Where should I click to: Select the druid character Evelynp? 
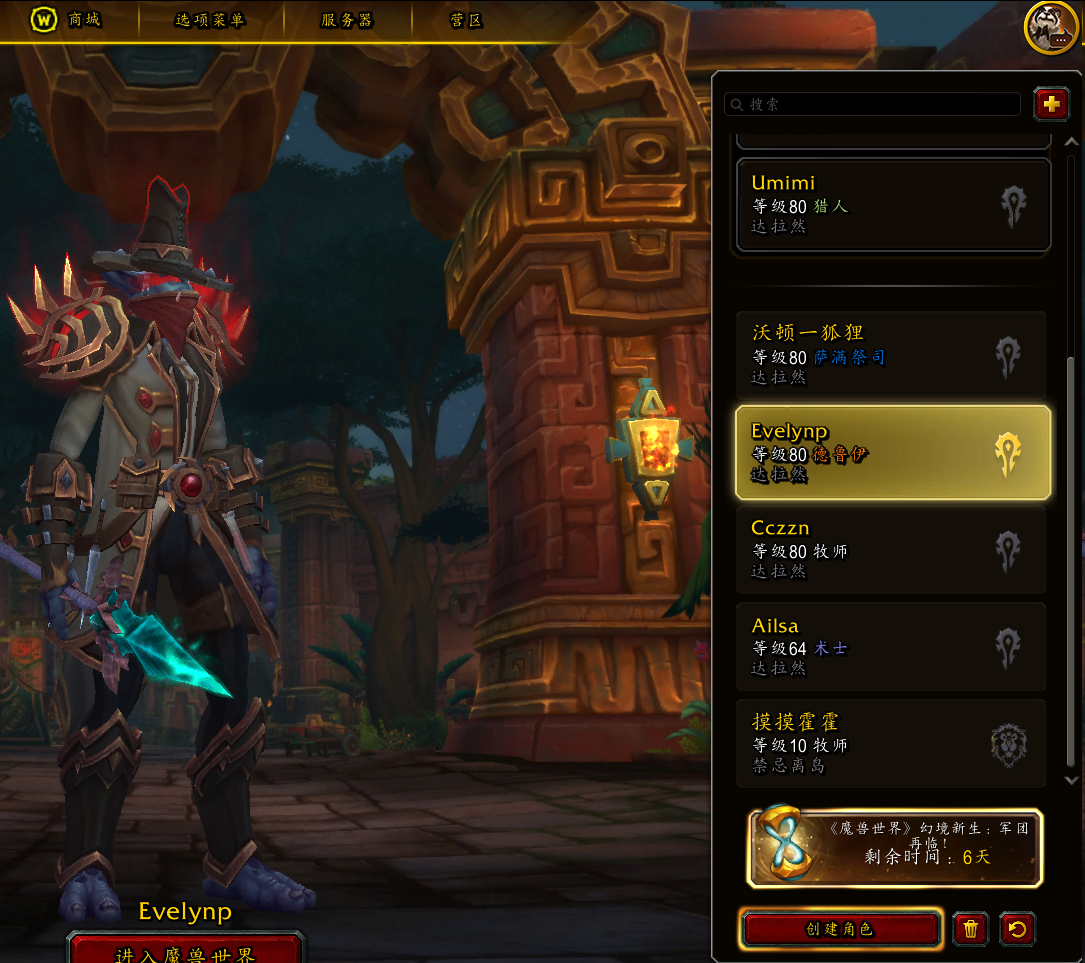click(x=892, y=452)
